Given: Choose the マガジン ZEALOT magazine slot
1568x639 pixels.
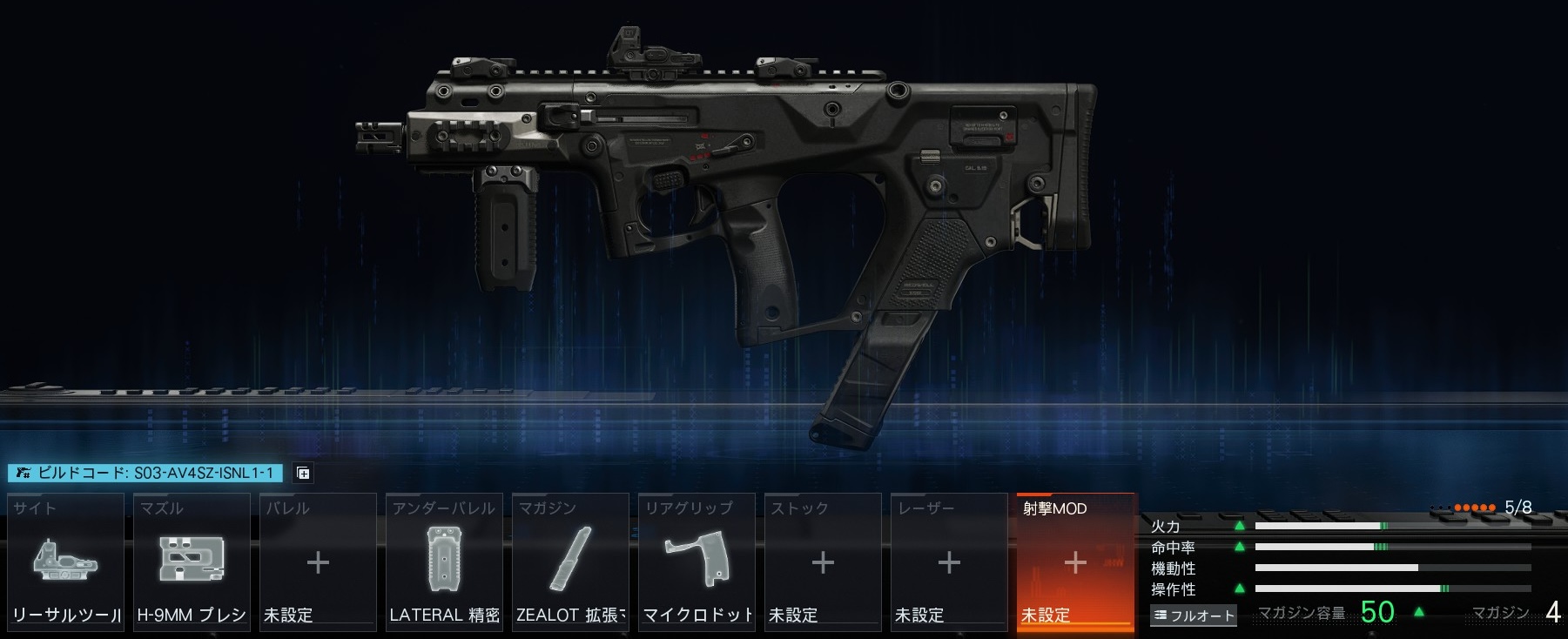Looking at the screenshot, I should (x=570, y=561).
